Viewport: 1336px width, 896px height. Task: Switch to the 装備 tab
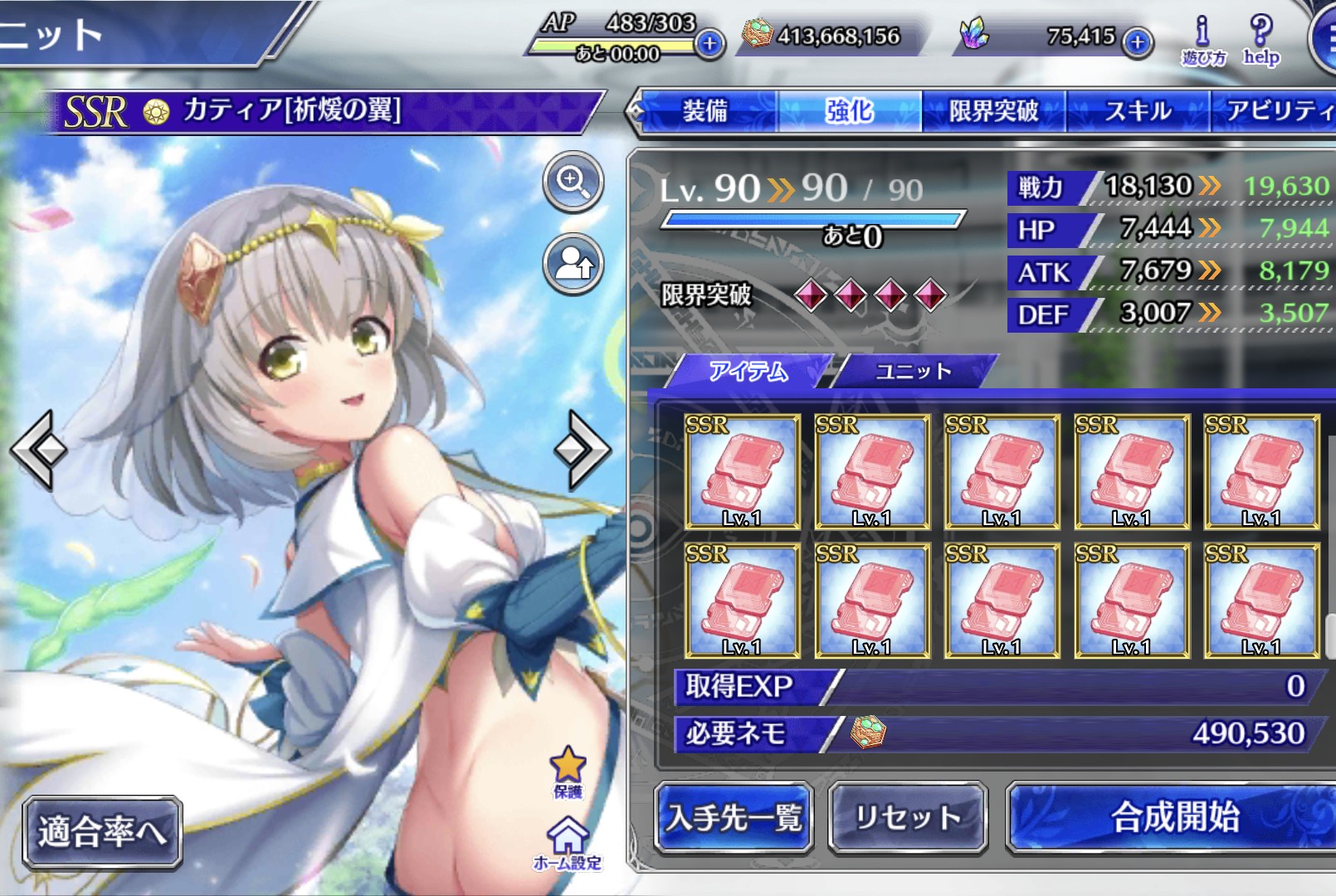705,111
